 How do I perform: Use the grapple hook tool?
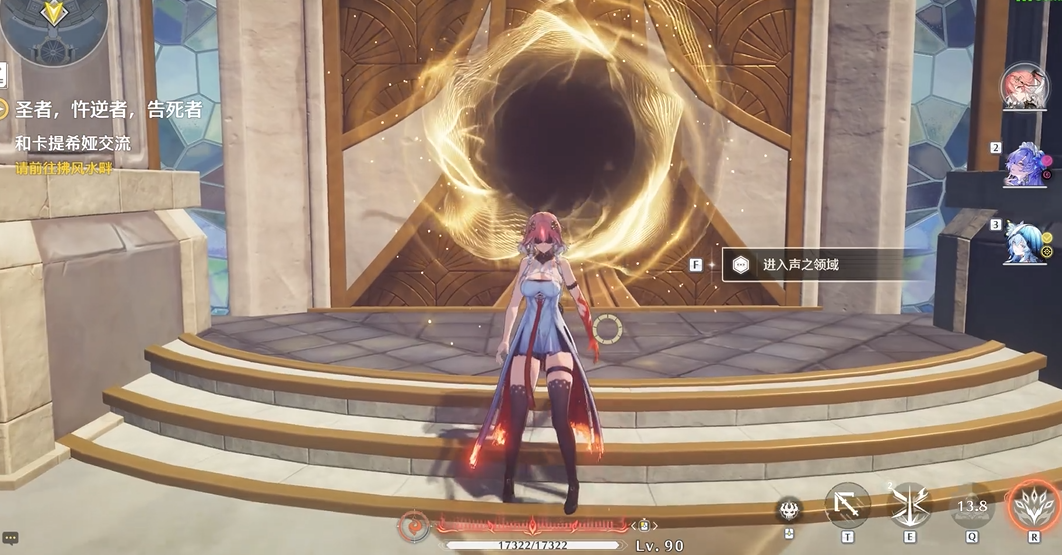point(847,505)
